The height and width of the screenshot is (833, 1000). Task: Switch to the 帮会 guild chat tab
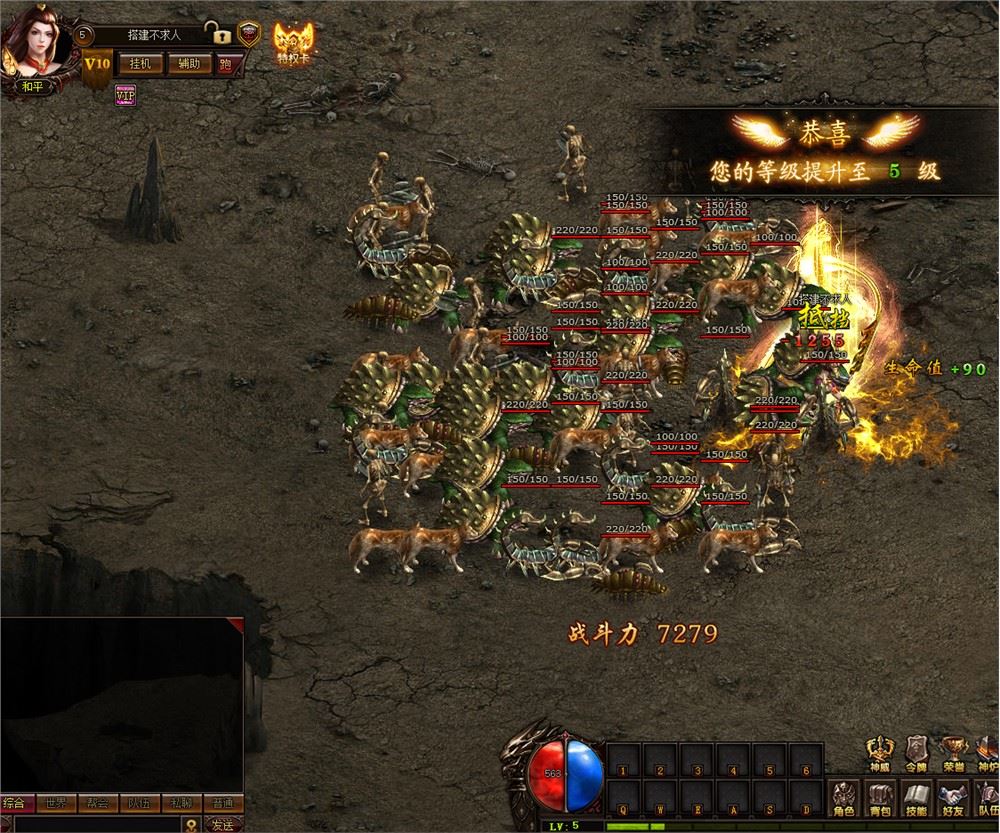click(98, 803)
